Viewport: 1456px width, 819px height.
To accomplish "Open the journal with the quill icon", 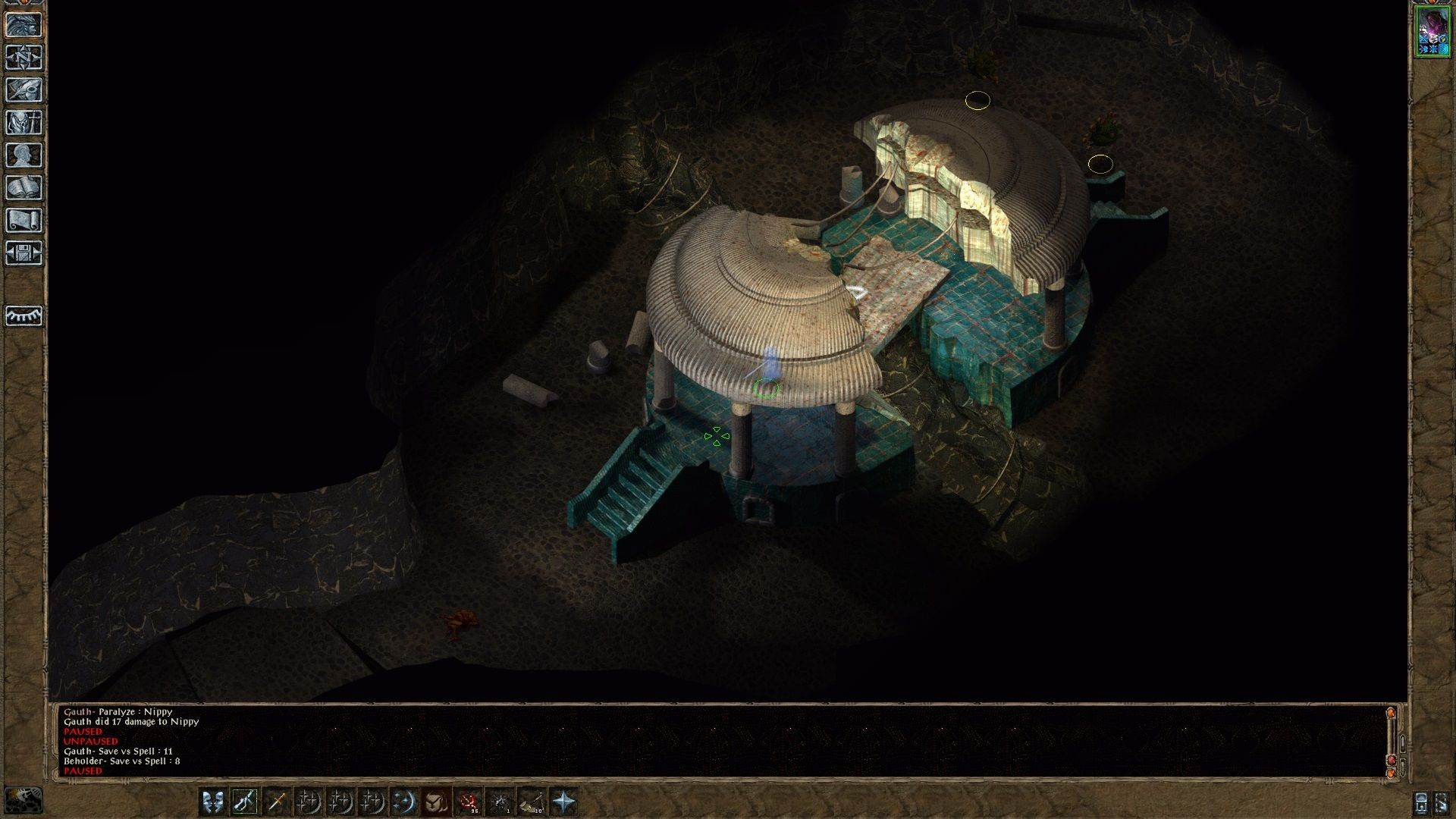I will (x=24, y=90).
